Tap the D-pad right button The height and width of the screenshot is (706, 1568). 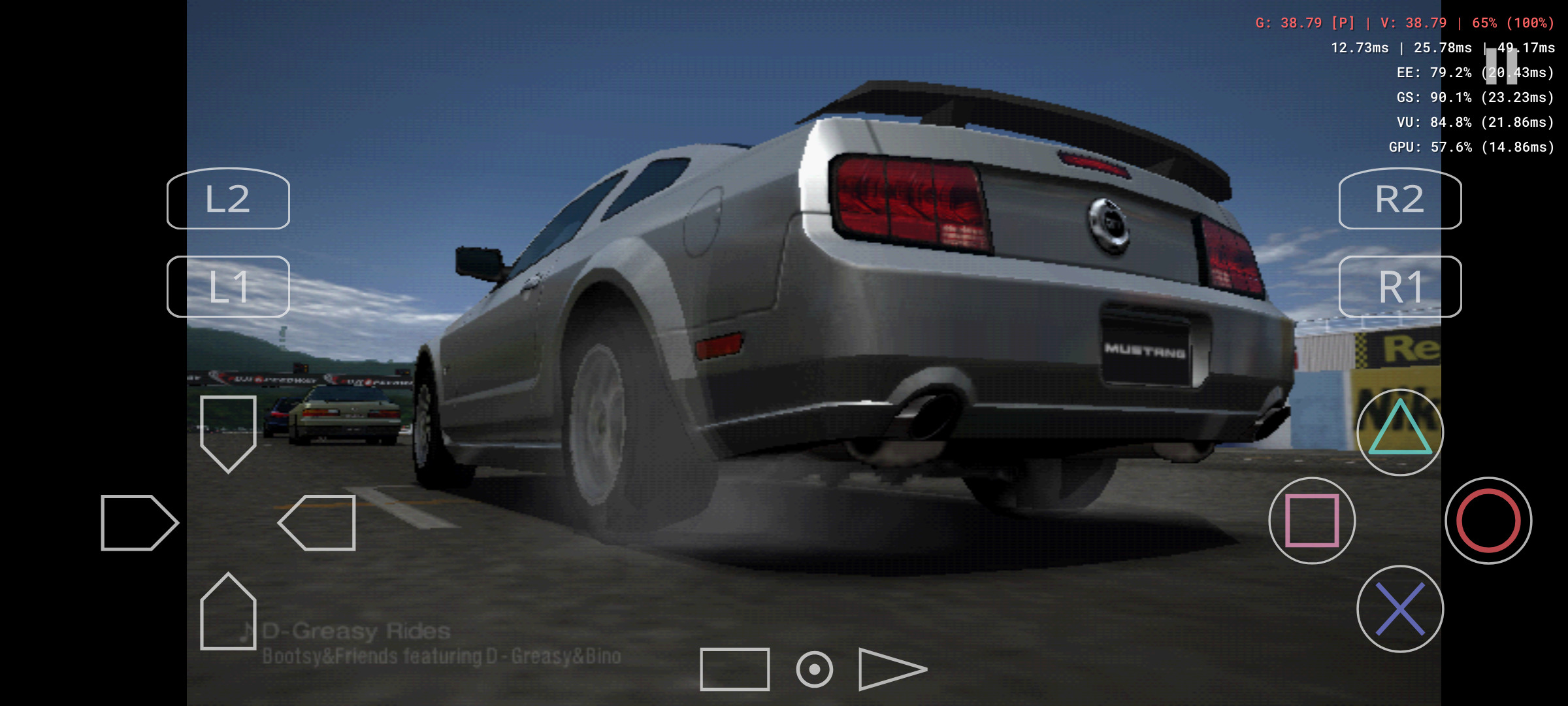coord(318,522)
